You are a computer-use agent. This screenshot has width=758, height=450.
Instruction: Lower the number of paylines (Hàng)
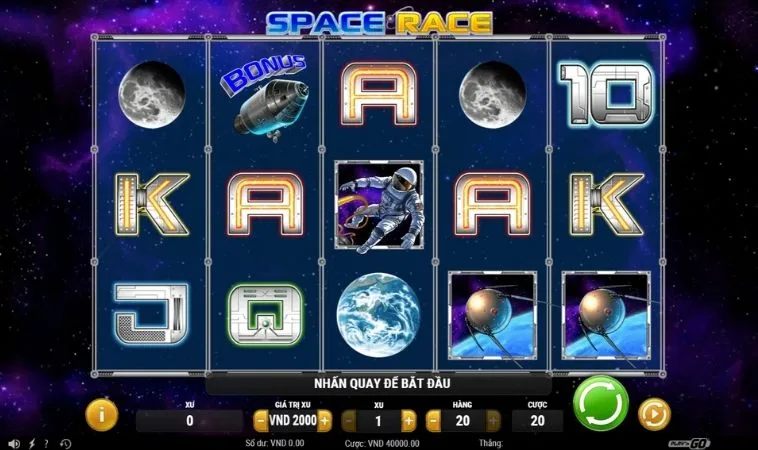point(433,421)
